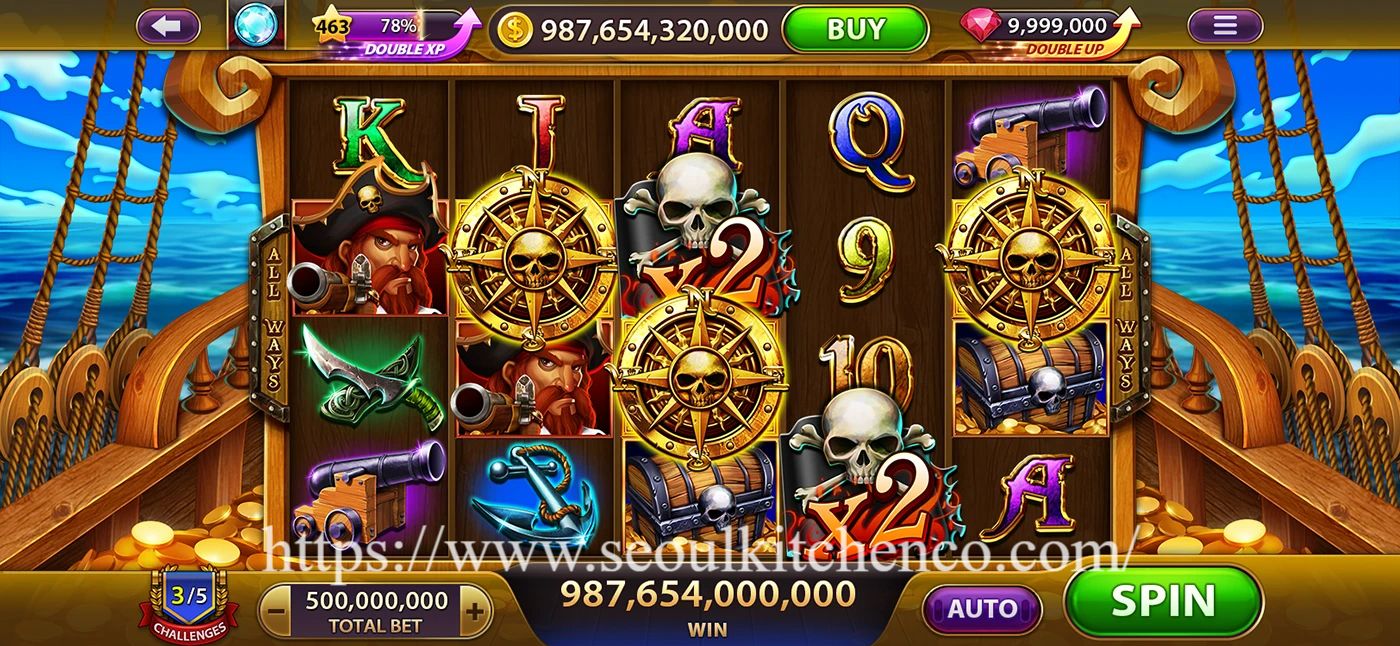Image resolution: width=1400 pixels, height=646 pixels.
Task: Enable AUTO spin mode
Action: [981, 608]
